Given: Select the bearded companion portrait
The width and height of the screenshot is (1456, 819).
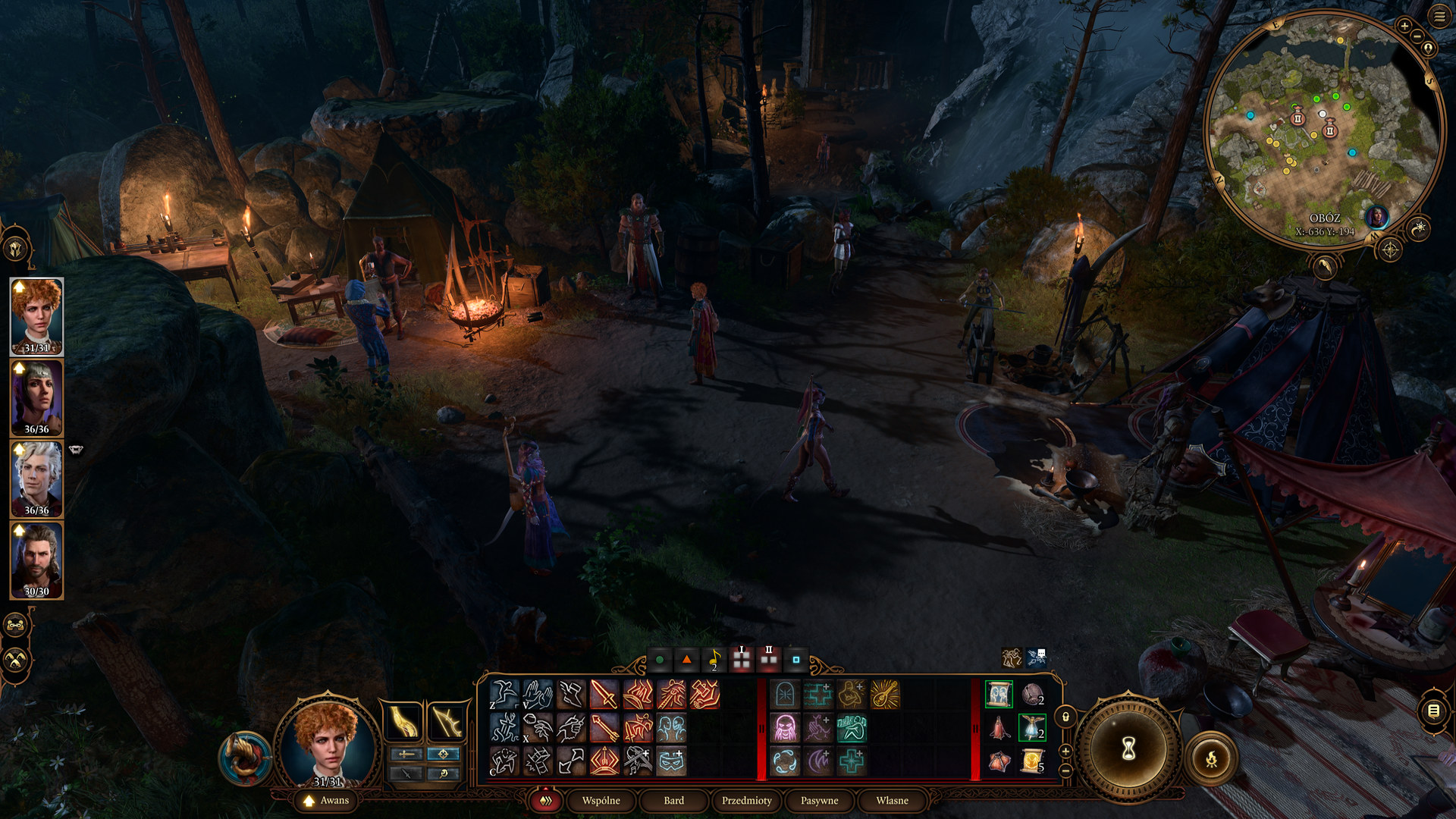Looking at the screenshot, I should pos(36,560).
